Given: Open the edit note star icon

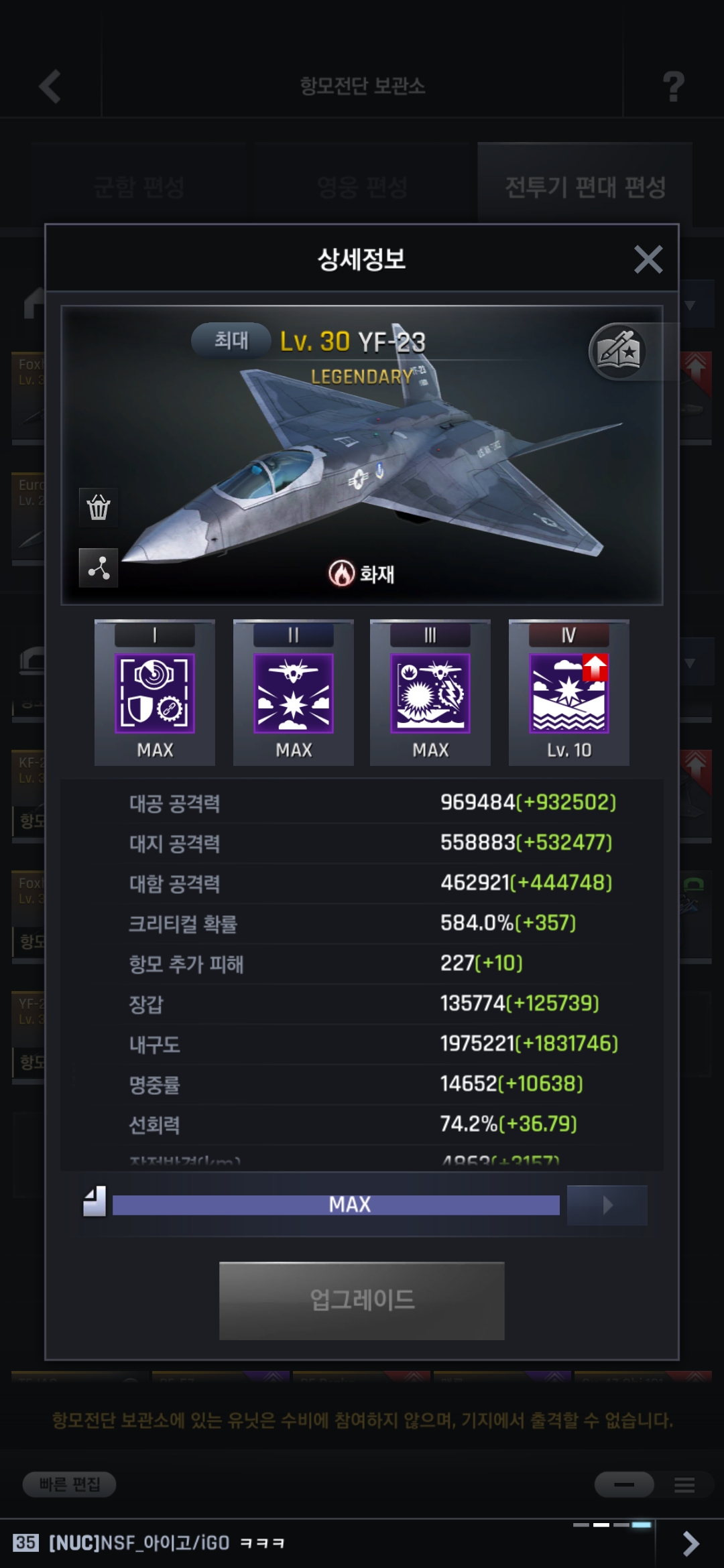Looking at the screenshot, I should click(x=618, y=351).
